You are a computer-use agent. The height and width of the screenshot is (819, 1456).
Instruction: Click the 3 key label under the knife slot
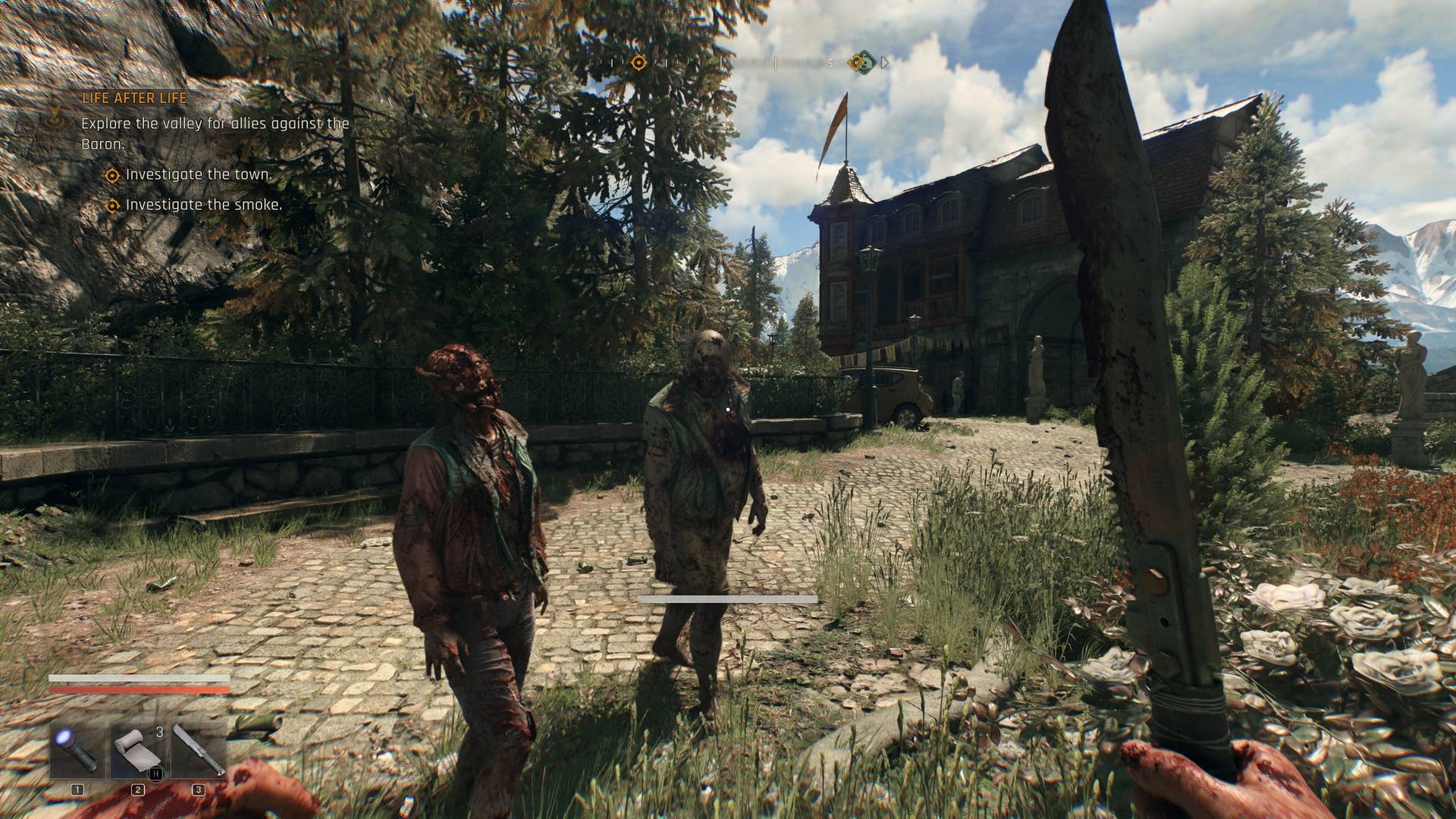[x=199, y=790]
